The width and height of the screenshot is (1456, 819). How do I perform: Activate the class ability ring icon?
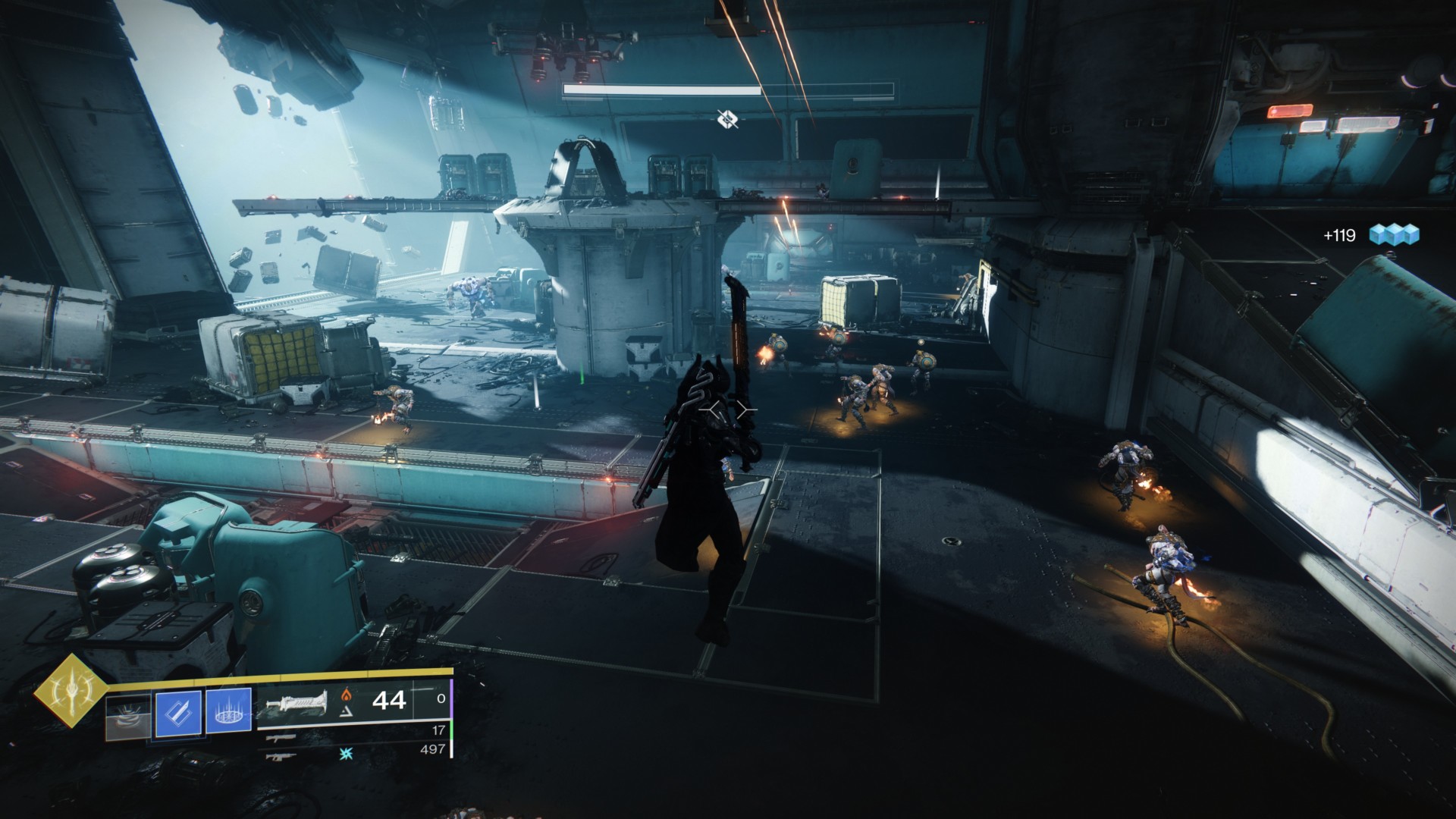tap(228, 714)
